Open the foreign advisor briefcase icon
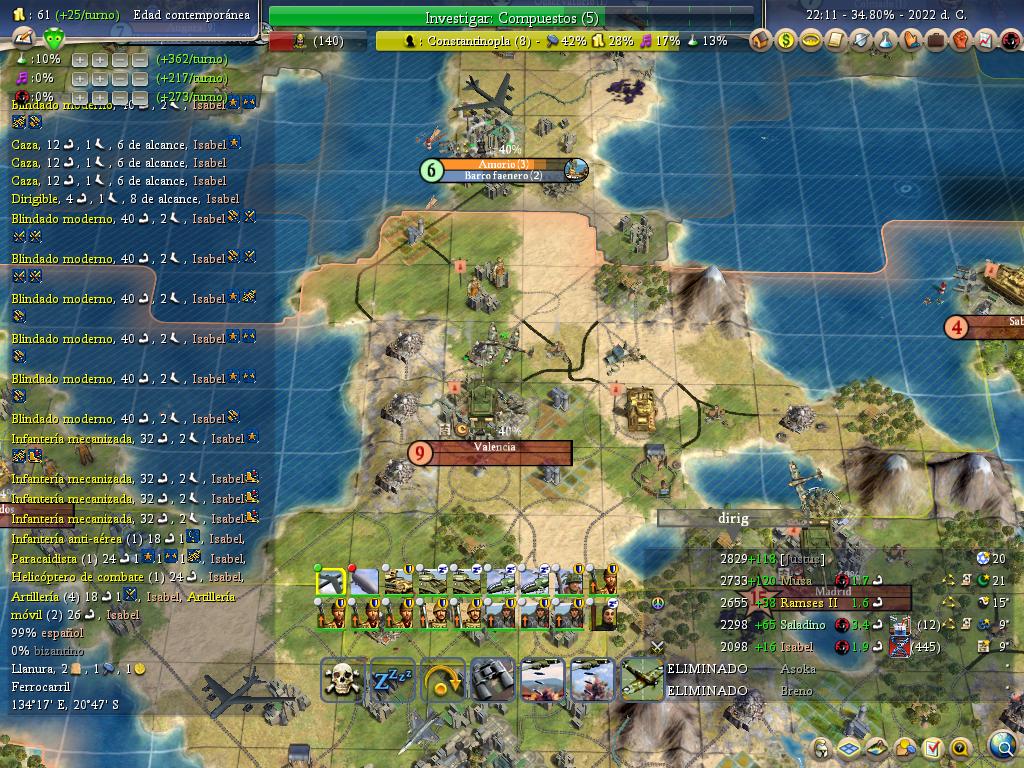Screen dimensions: 1024x768 tap(936, 40)
